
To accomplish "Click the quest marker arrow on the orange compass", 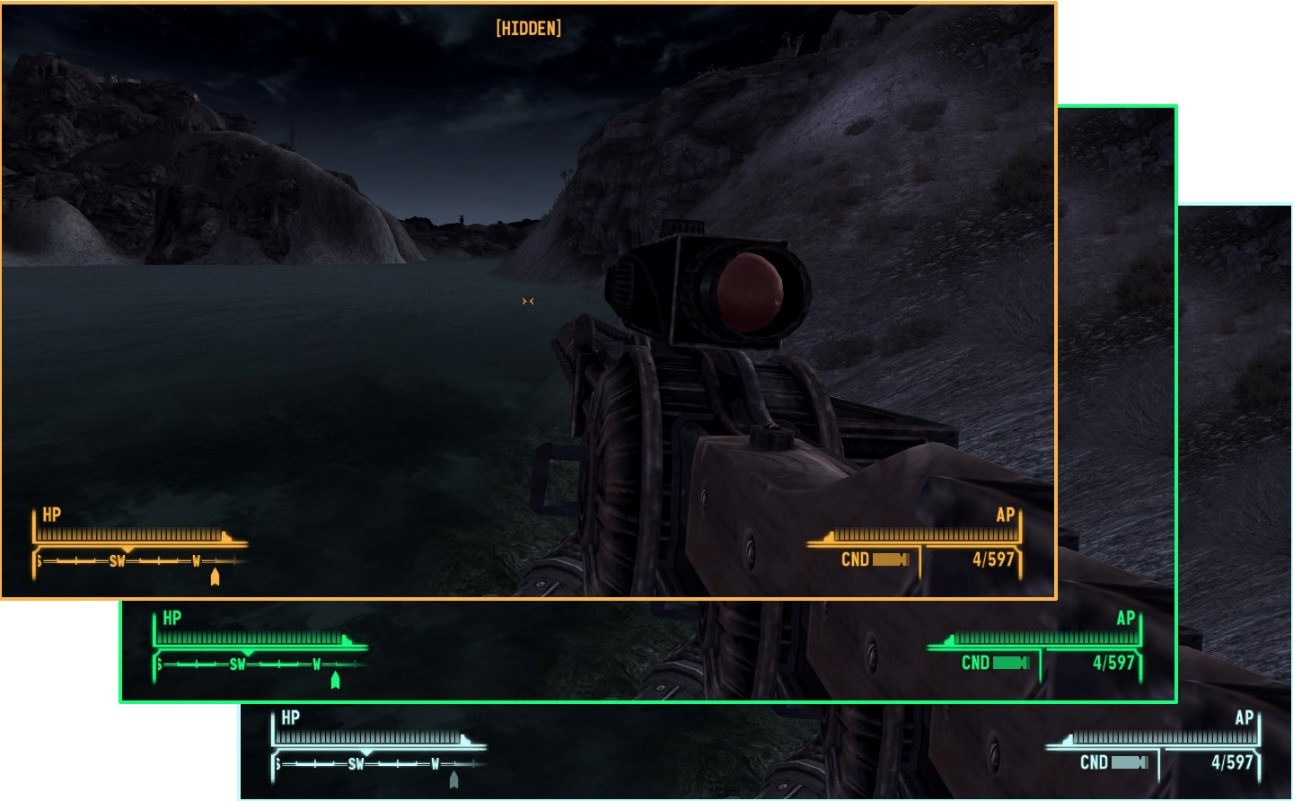I will pyautogui.click(x=213, y=577).
